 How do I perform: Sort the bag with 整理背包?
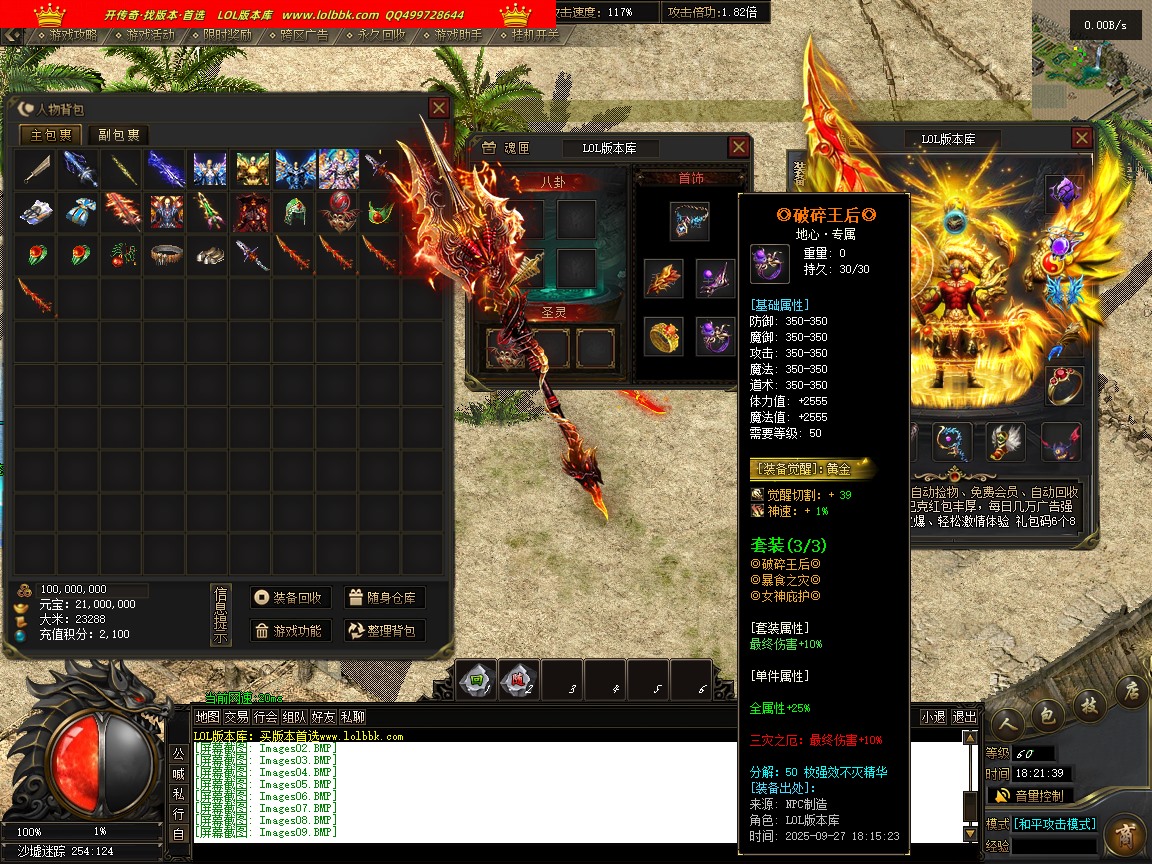tap(385, 630)
